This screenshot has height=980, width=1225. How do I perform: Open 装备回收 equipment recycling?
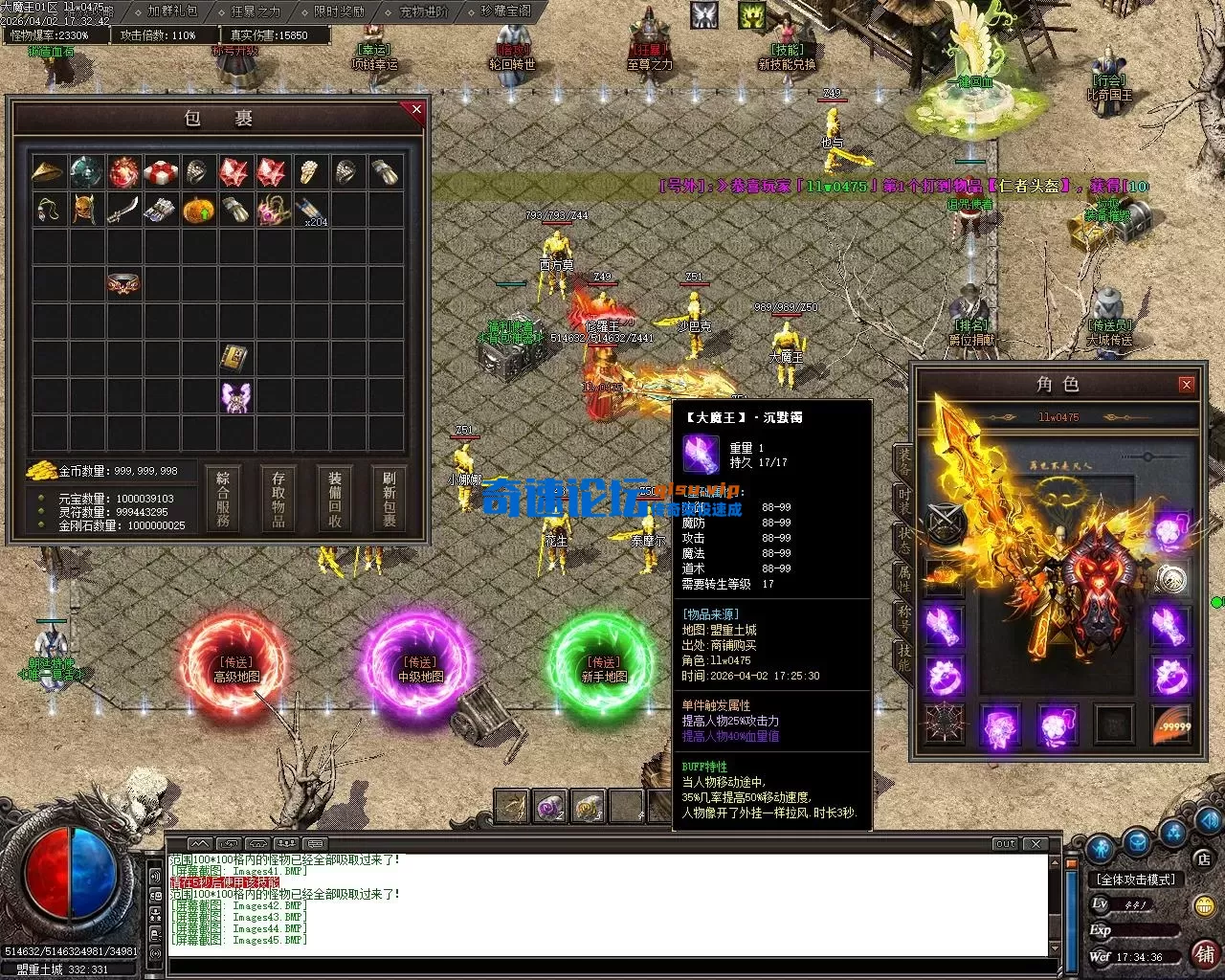pyautogui.click(x=335, y=499)
